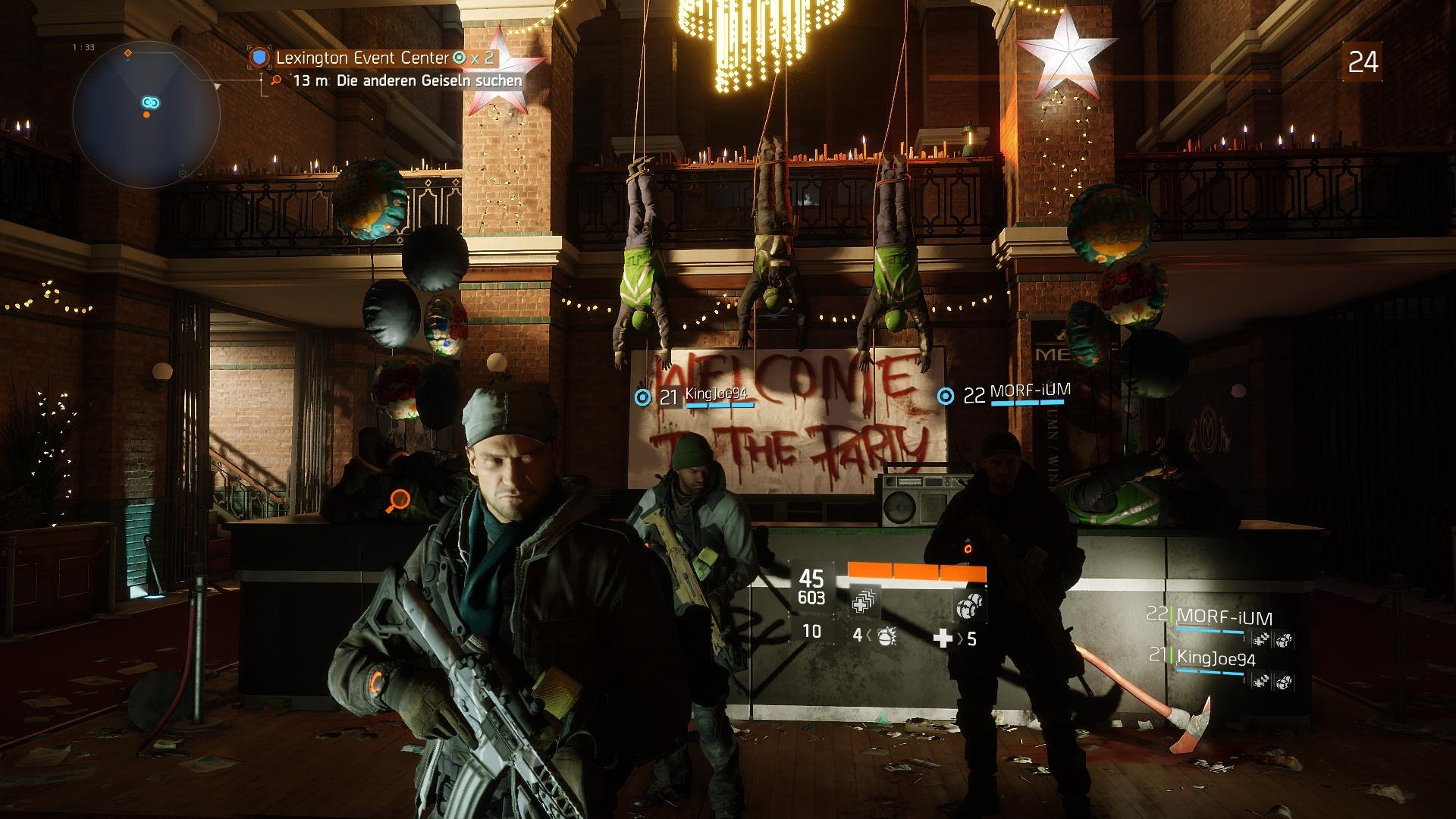Select MORF-iUM's name in the party list
The image size is (1456, 819).
tap(1224, 615)
